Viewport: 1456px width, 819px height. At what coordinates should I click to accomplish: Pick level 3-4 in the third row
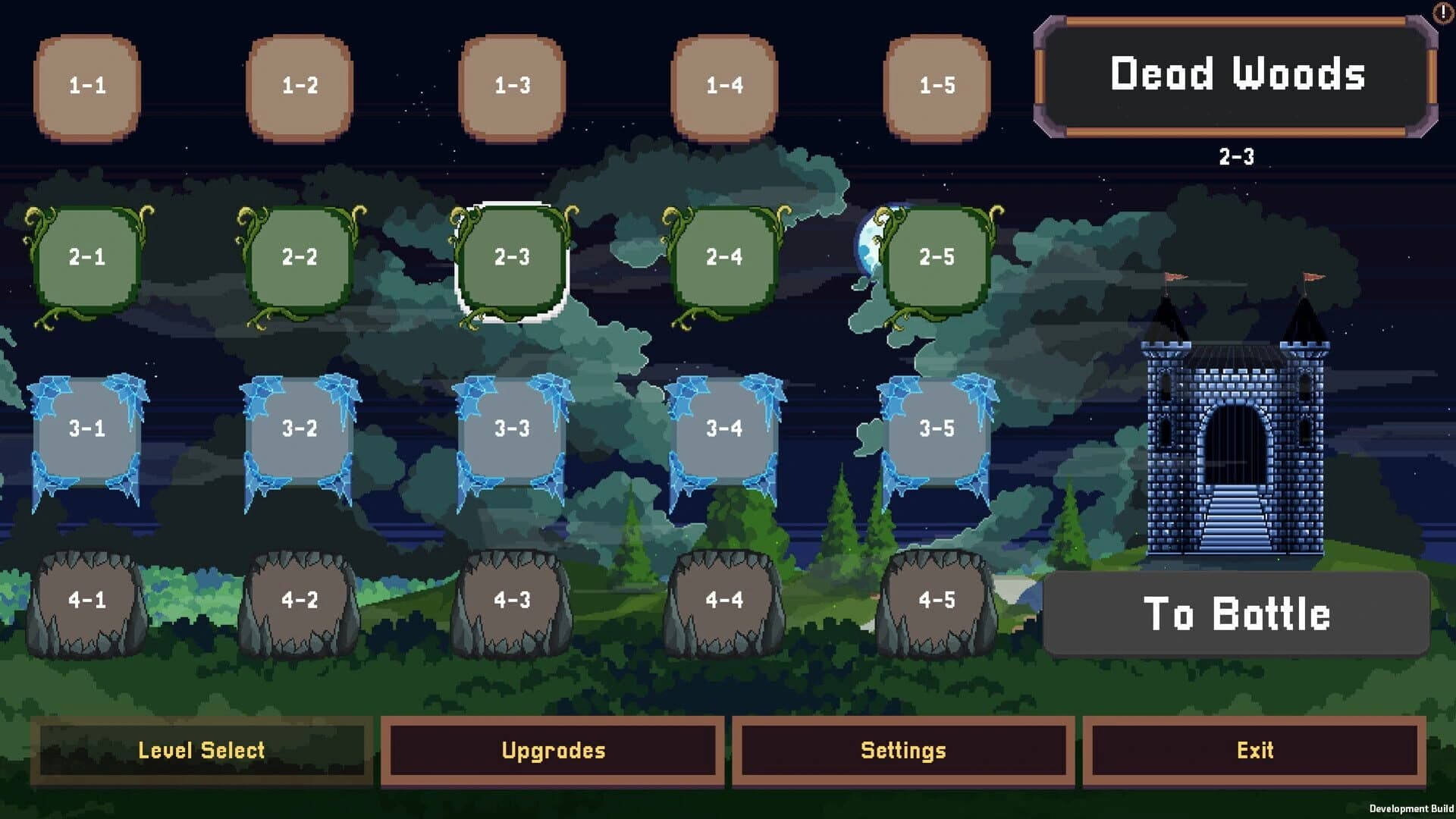726,428
